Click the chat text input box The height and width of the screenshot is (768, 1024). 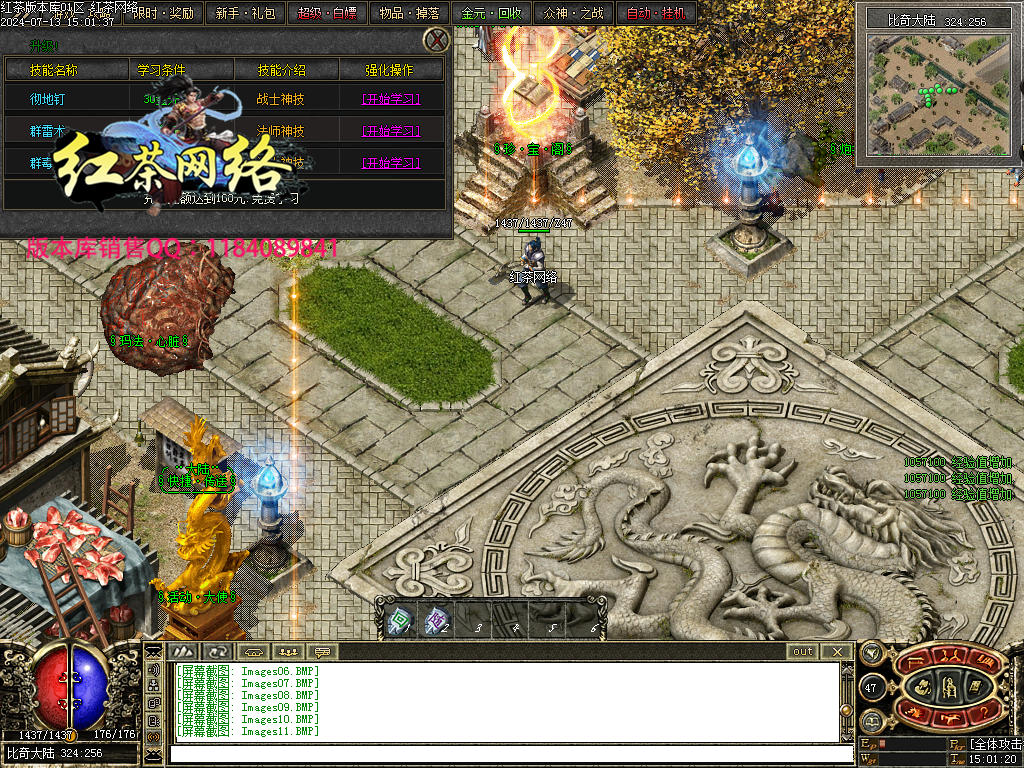(x=505, y=754)
